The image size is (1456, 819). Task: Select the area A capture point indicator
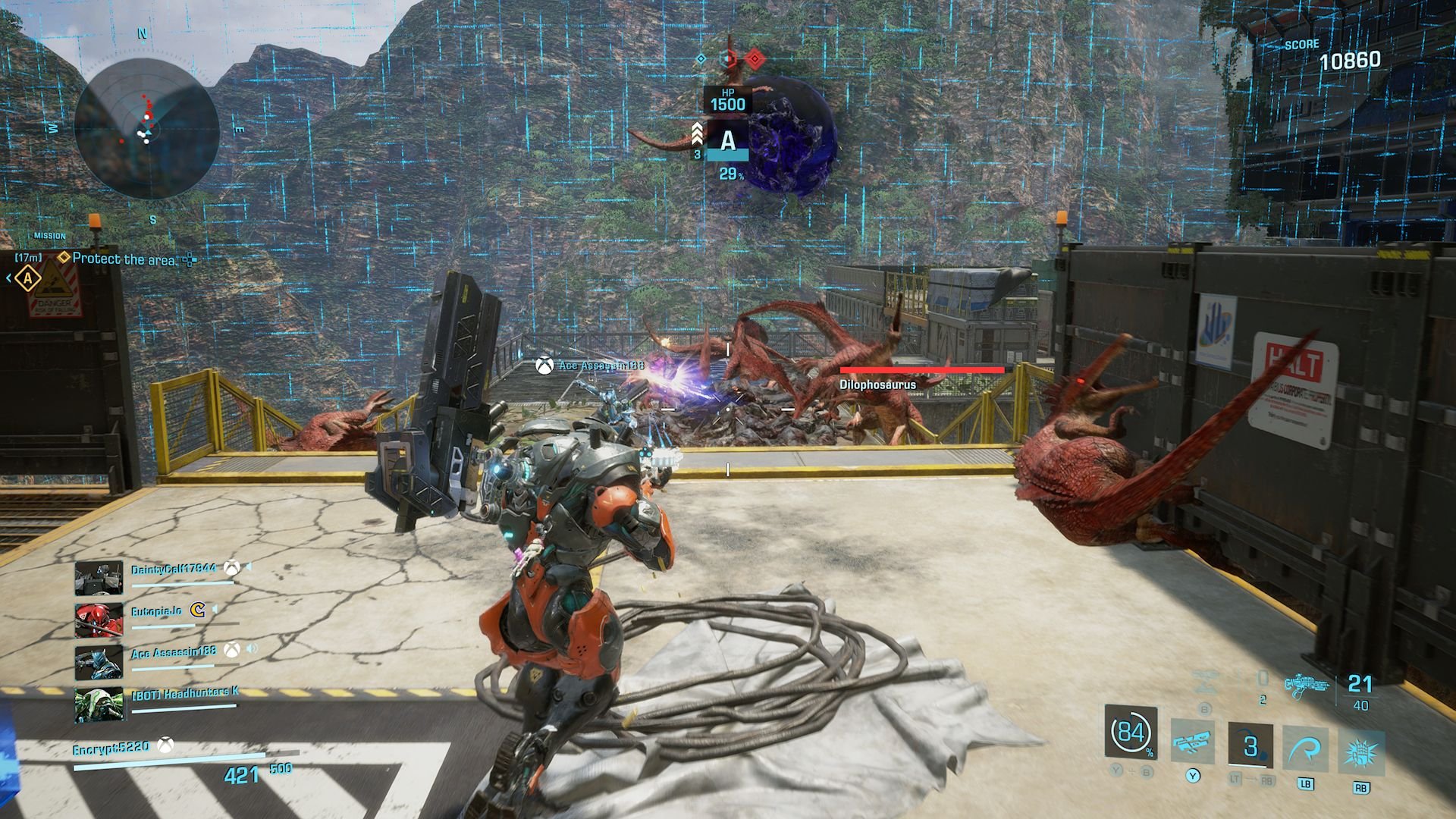727,142
